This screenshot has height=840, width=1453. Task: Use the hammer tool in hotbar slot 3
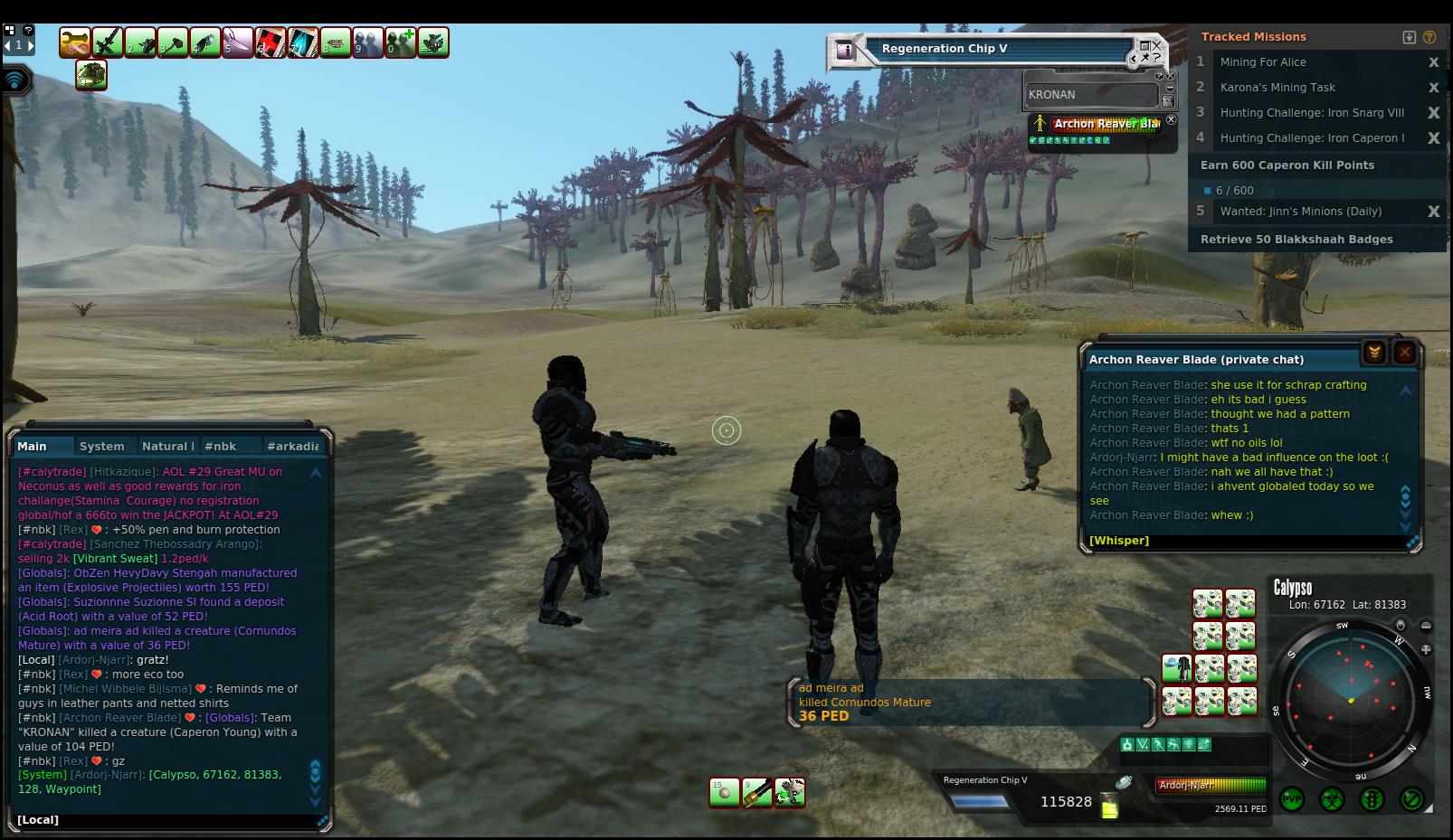point(173,42)
